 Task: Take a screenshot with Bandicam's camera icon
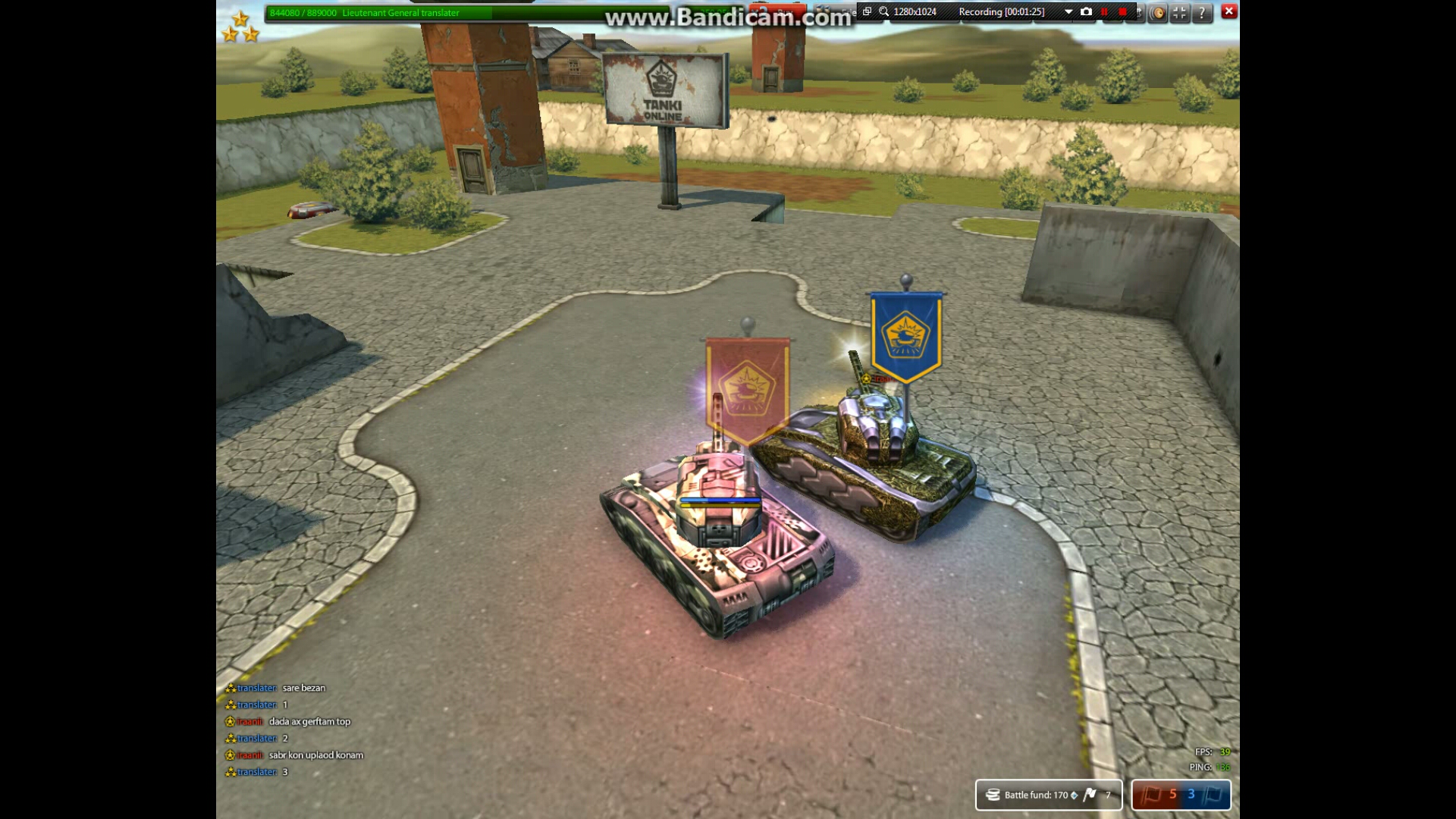coord(1086,11)
